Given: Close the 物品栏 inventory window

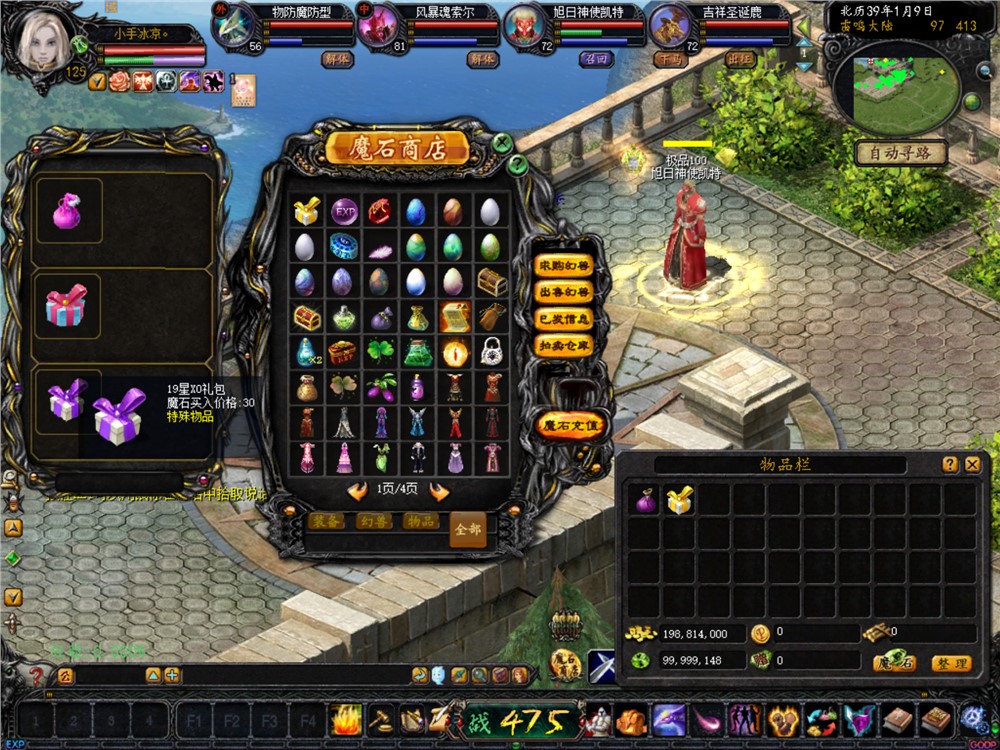Looking at the screenshot, I should [972, 464].
